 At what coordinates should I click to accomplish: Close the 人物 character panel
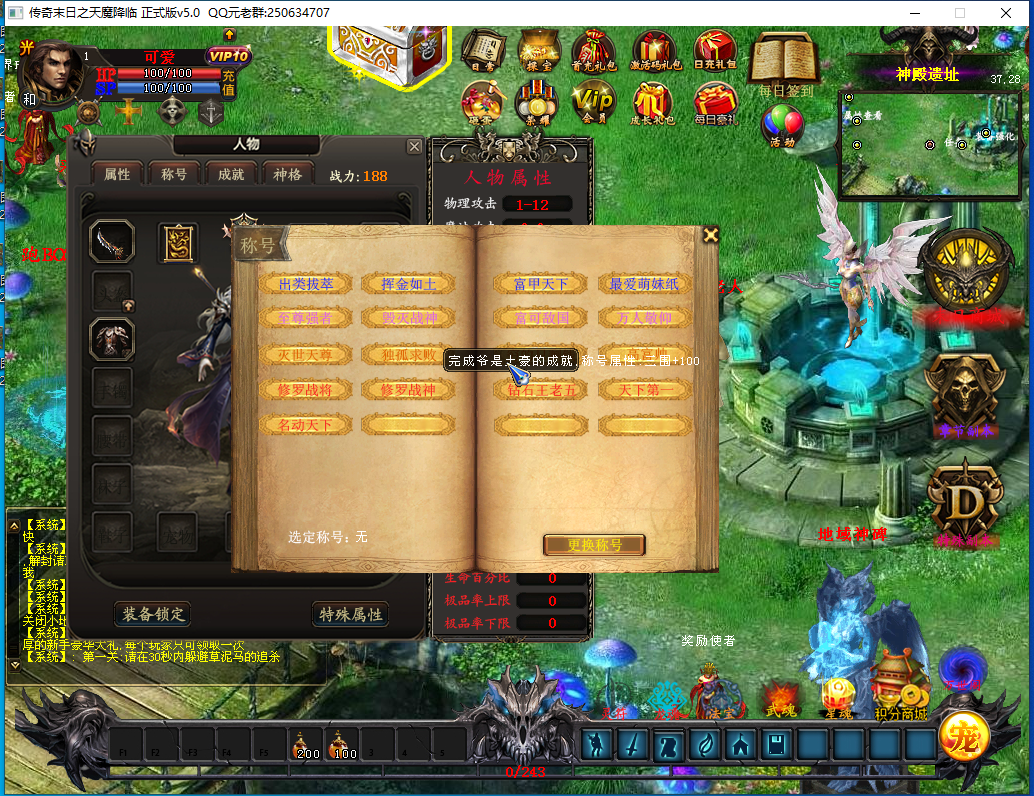click(414, 147)
